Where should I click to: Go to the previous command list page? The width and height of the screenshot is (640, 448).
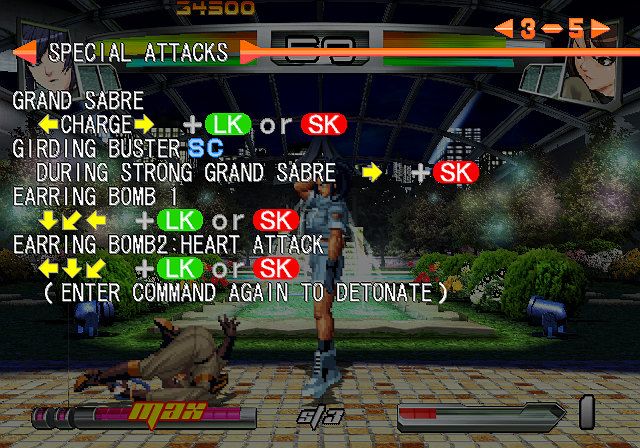pyautogui.click(x=503, y=29)
